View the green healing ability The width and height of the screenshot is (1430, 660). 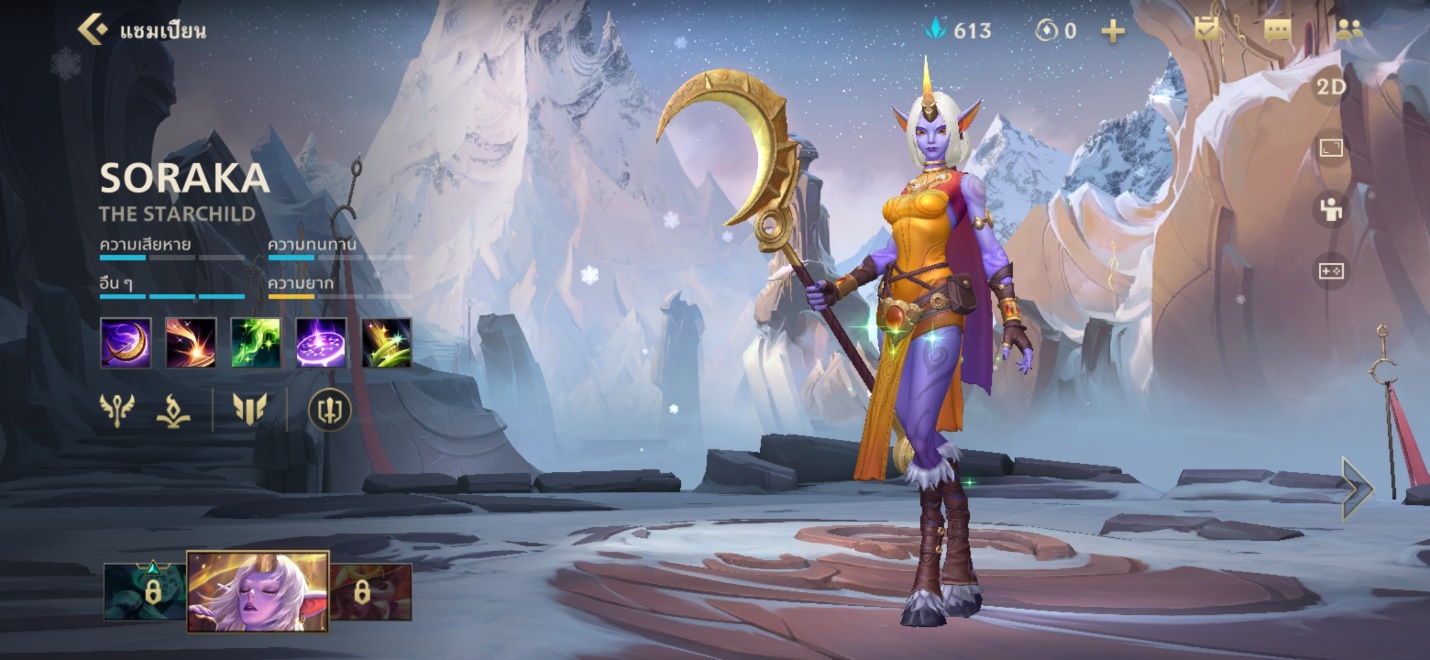click(x=256, y=343)
